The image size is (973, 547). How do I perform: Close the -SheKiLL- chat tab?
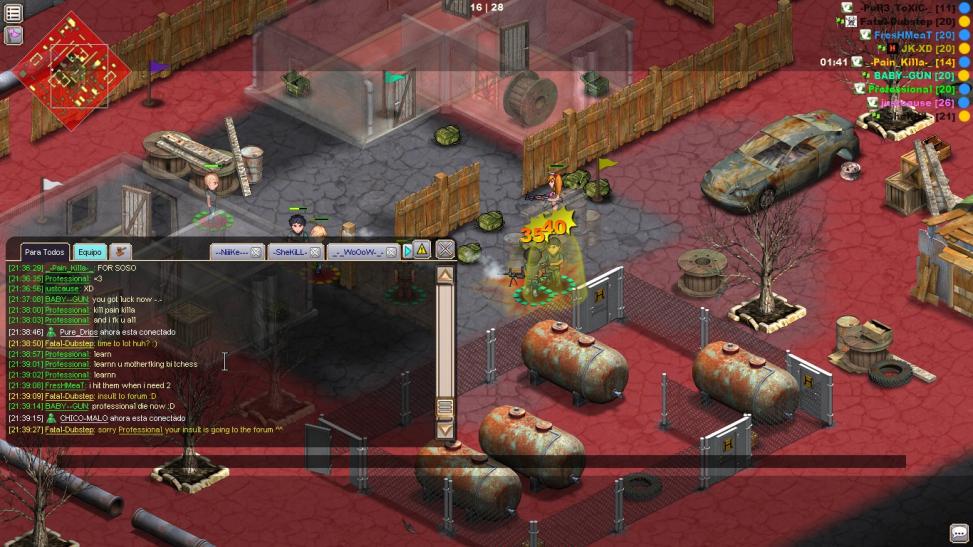point(315,252)
